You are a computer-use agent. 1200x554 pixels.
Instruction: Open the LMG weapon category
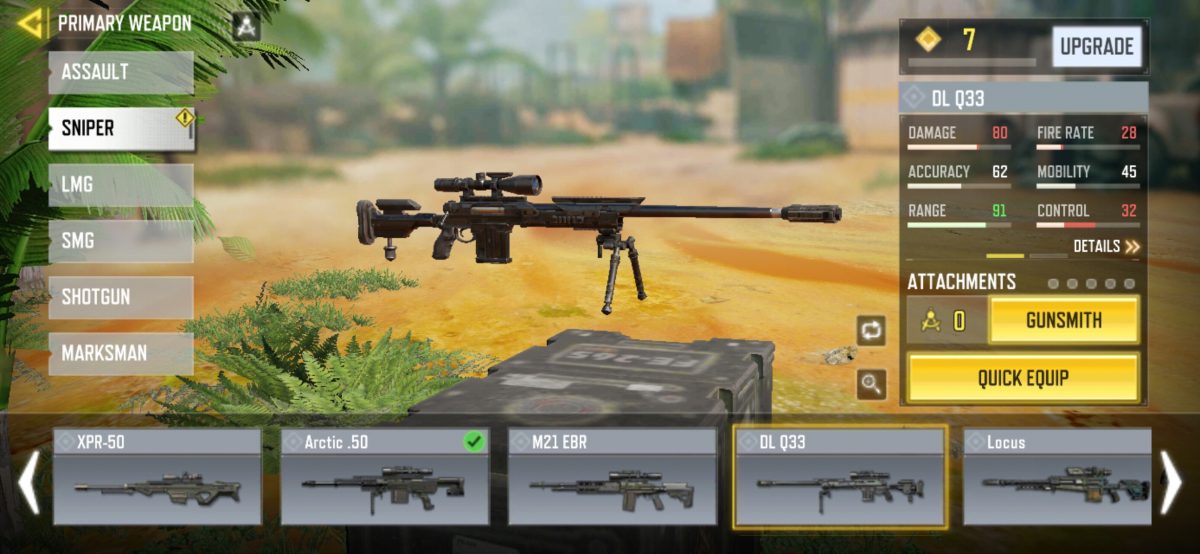(x=121, y=185)
